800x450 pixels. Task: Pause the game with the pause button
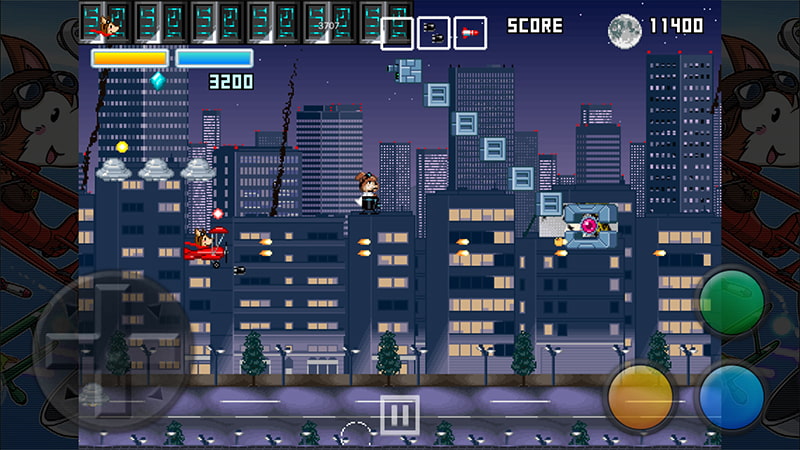point(398,412)
